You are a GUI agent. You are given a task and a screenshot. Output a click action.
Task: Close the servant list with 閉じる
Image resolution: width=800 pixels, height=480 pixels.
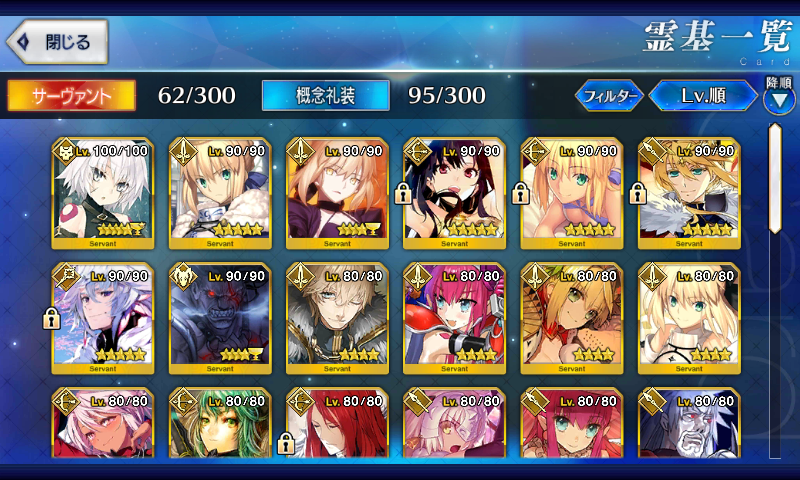(56, 42)
